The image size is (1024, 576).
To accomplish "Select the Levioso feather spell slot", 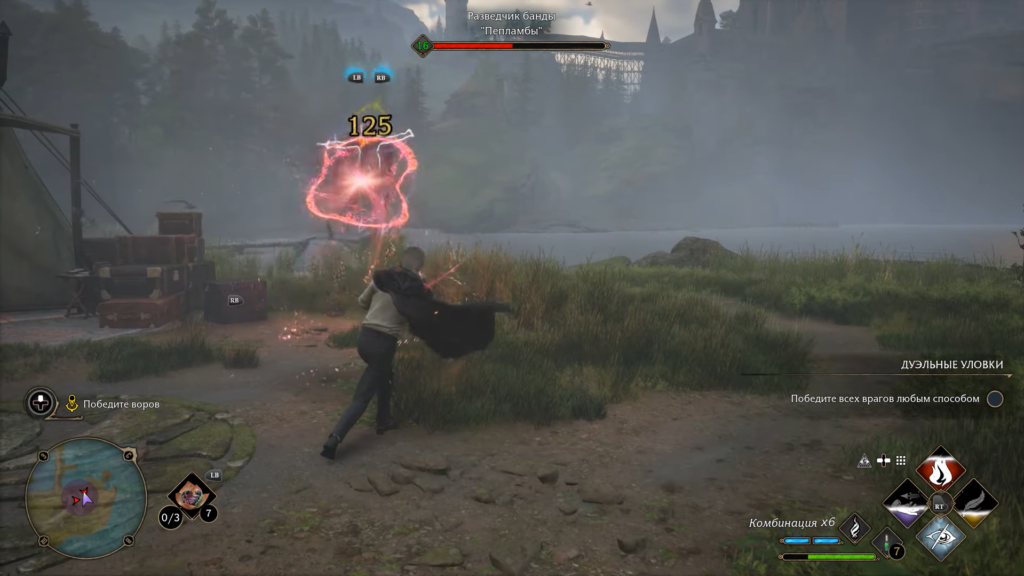I will pos(974,502).
